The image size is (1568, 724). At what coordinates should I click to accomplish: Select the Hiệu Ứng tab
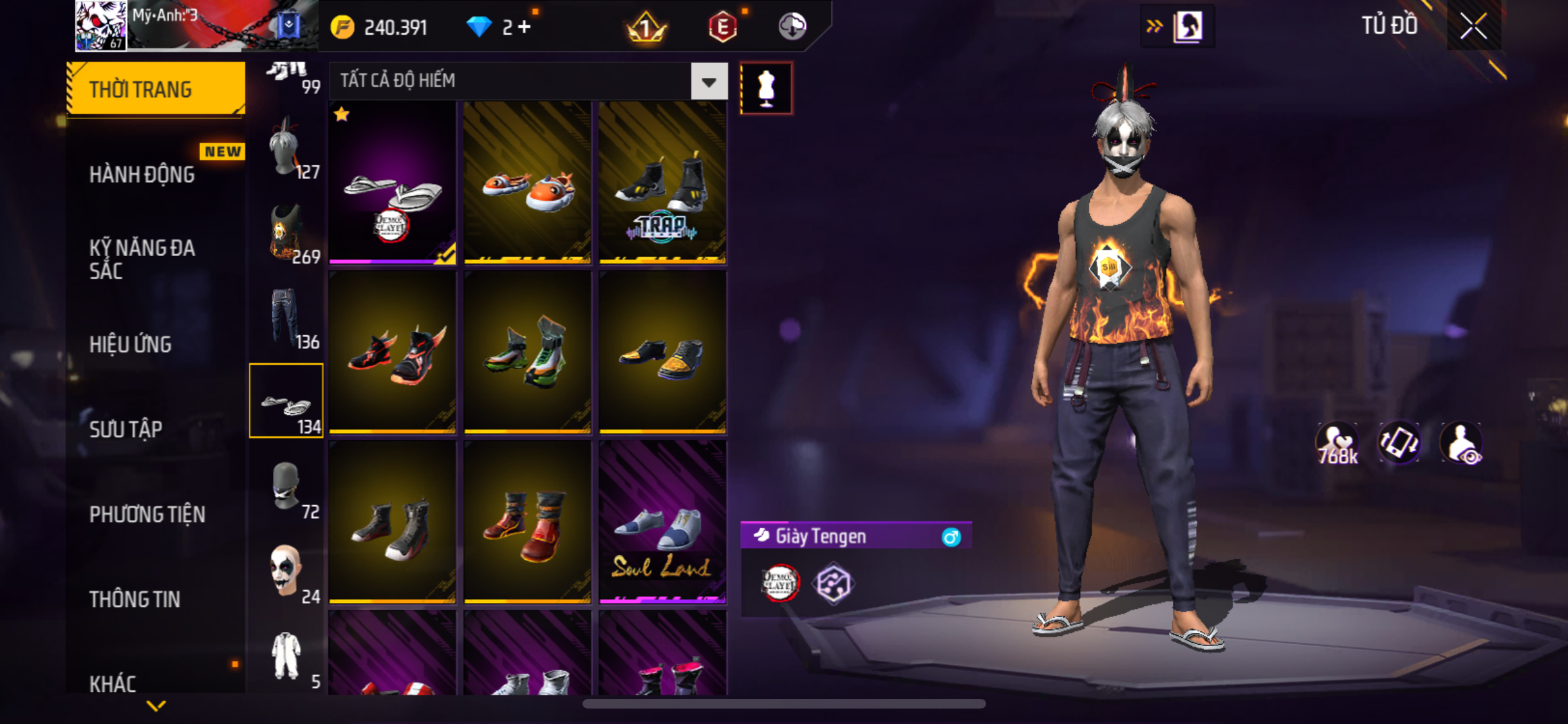[x=131, y=344]
